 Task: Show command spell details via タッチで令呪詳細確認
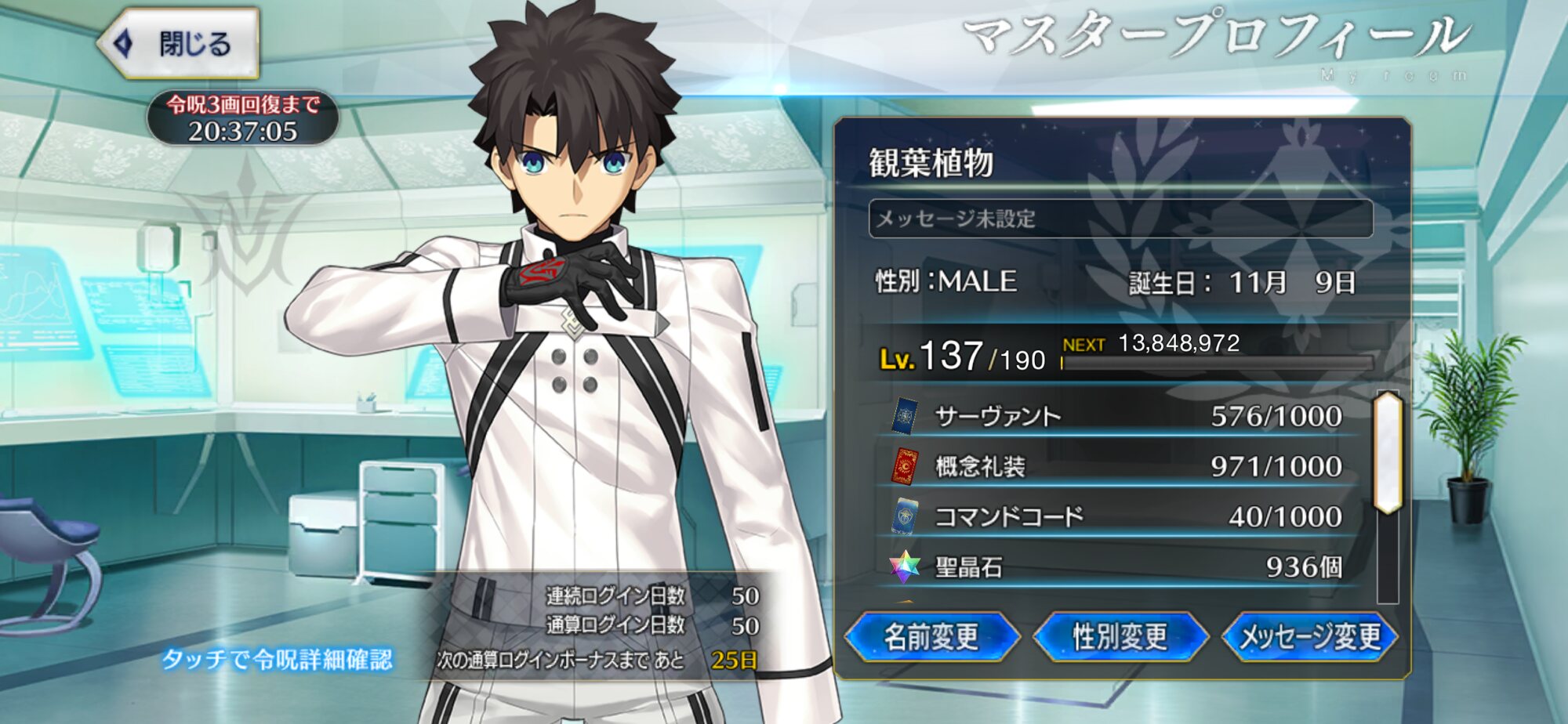pyautogui.click(x=276, y=659)
